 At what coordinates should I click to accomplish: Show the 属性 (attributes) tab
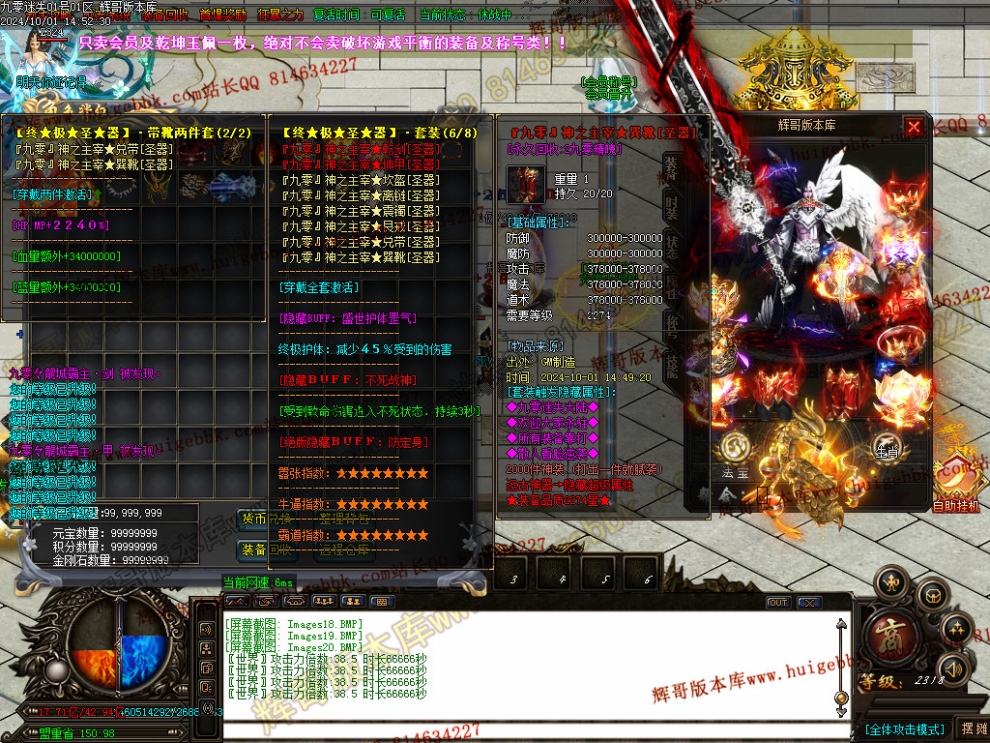tap(672, 286)
